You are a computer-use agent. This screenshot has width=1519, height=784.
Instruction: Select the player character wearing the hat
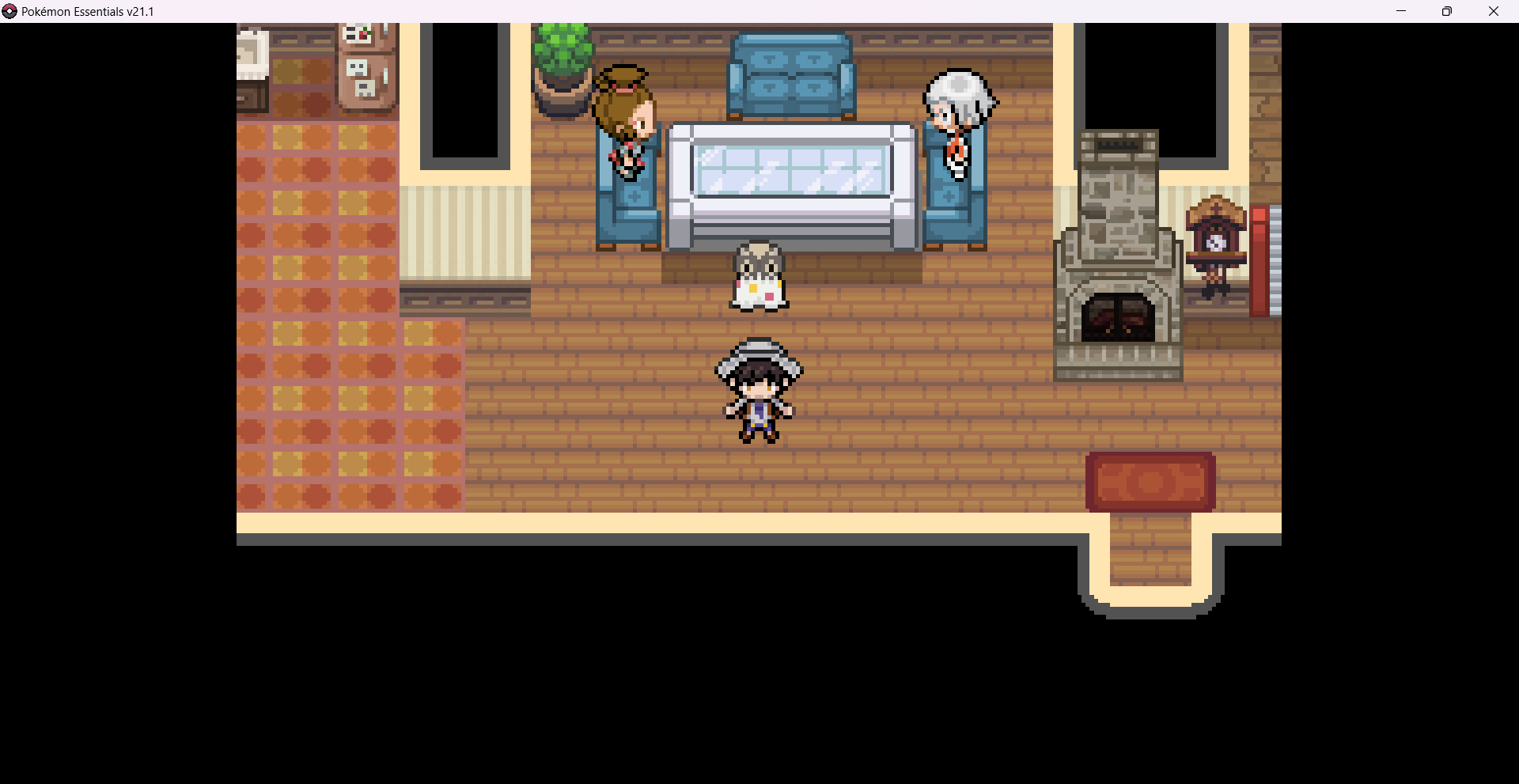pyautogui.click(x=758, y=392)
